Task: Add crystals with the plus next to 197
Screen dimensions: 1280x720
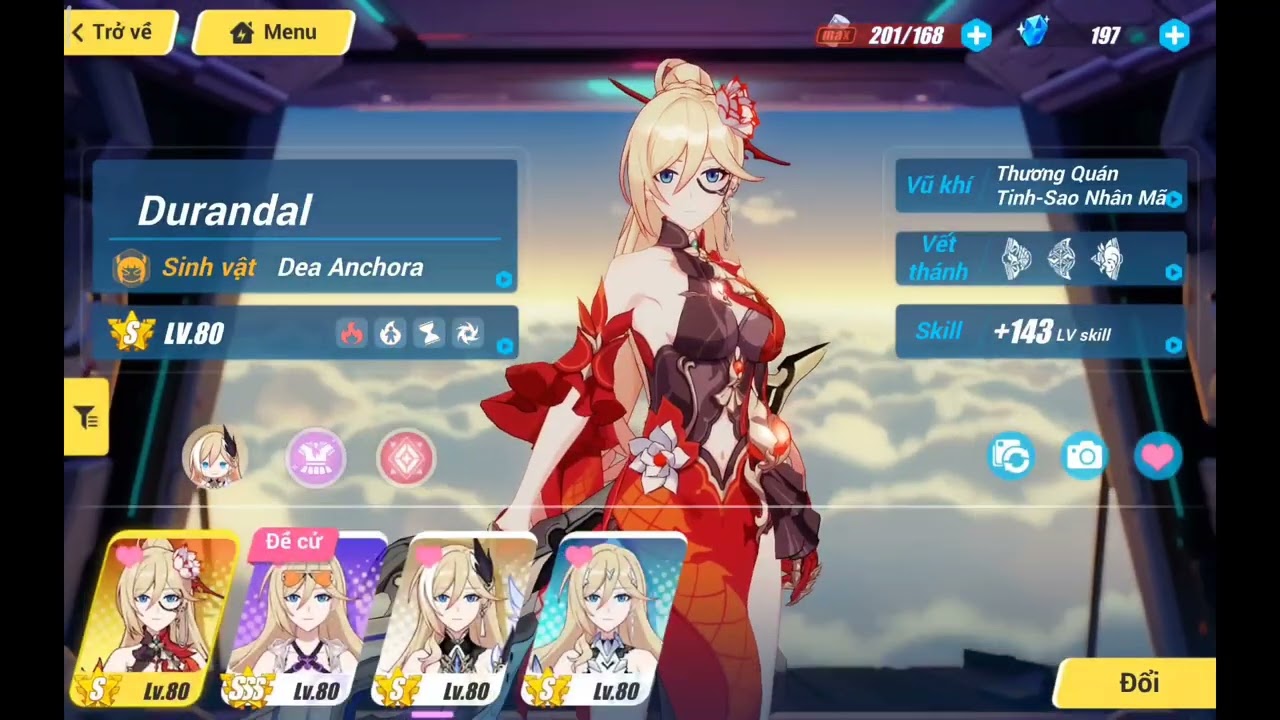Action: (x=1174, y=36)
